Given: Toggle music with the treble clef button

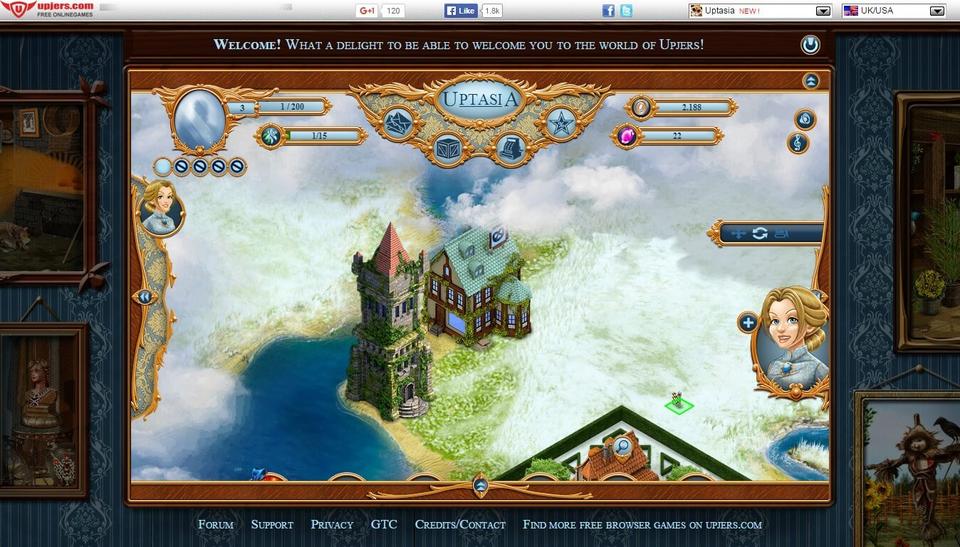Looking at the screenshot, I should point(797,143).
